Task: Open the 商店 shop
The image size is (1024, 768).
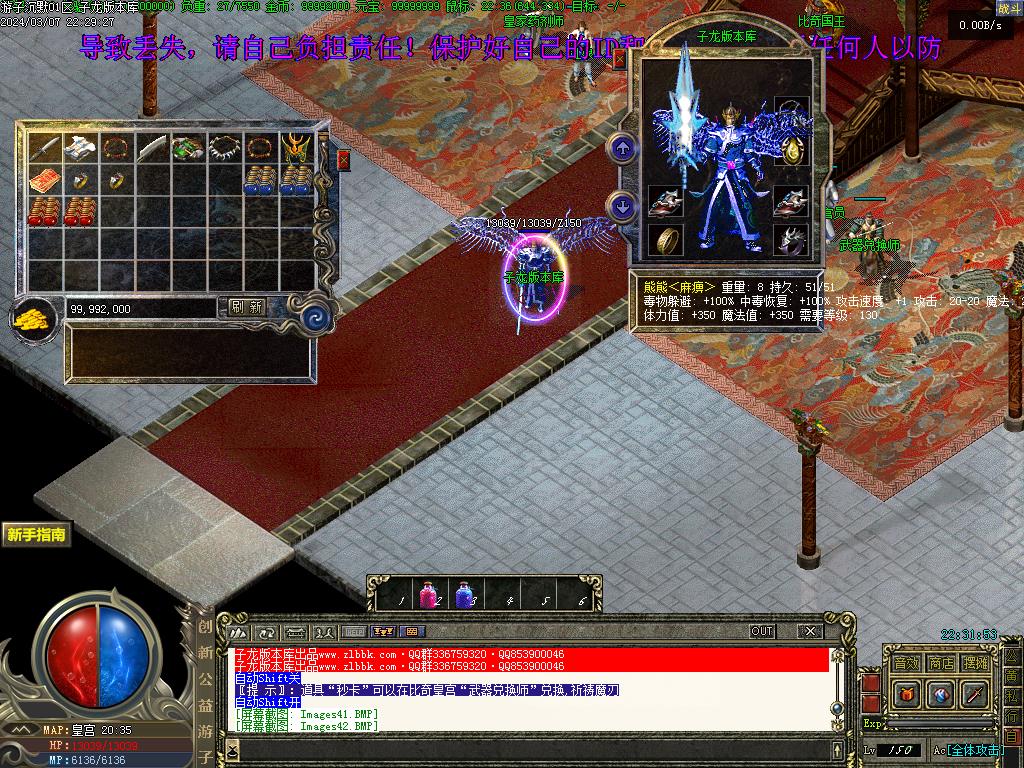Action: [x=940, y=663]
